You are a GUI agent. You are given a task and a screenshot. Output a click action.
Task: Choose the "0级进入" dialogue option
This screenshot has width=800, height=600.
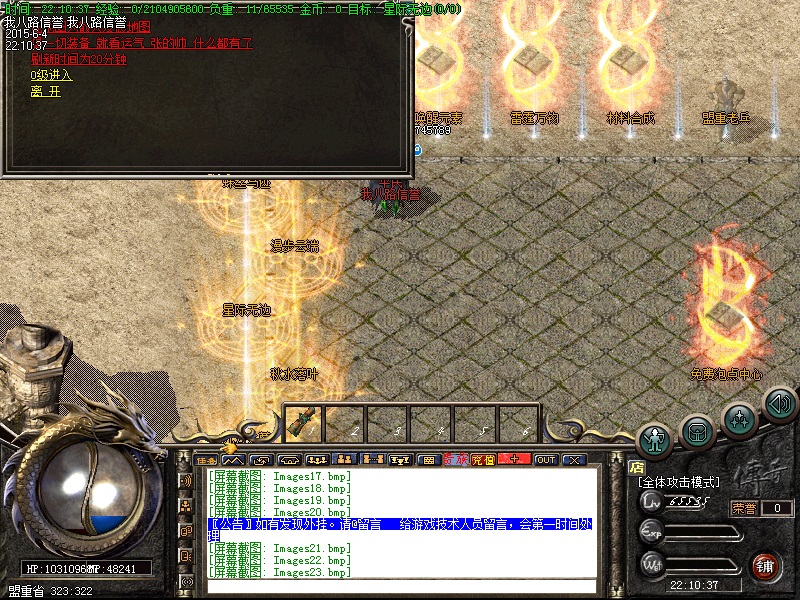51,75
